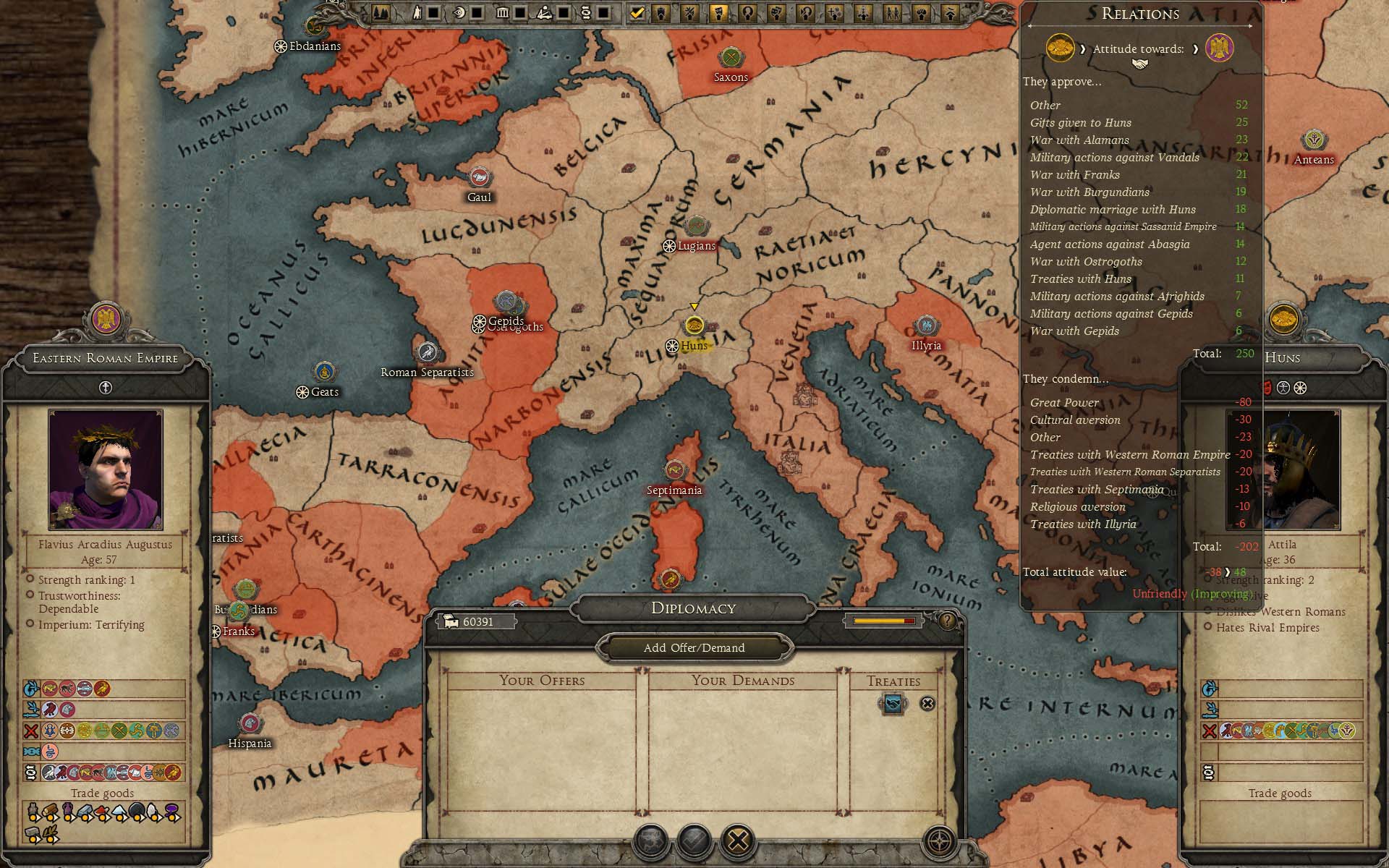
Task: Choose the Anteans faction emblem
Action: point(1313,140)
